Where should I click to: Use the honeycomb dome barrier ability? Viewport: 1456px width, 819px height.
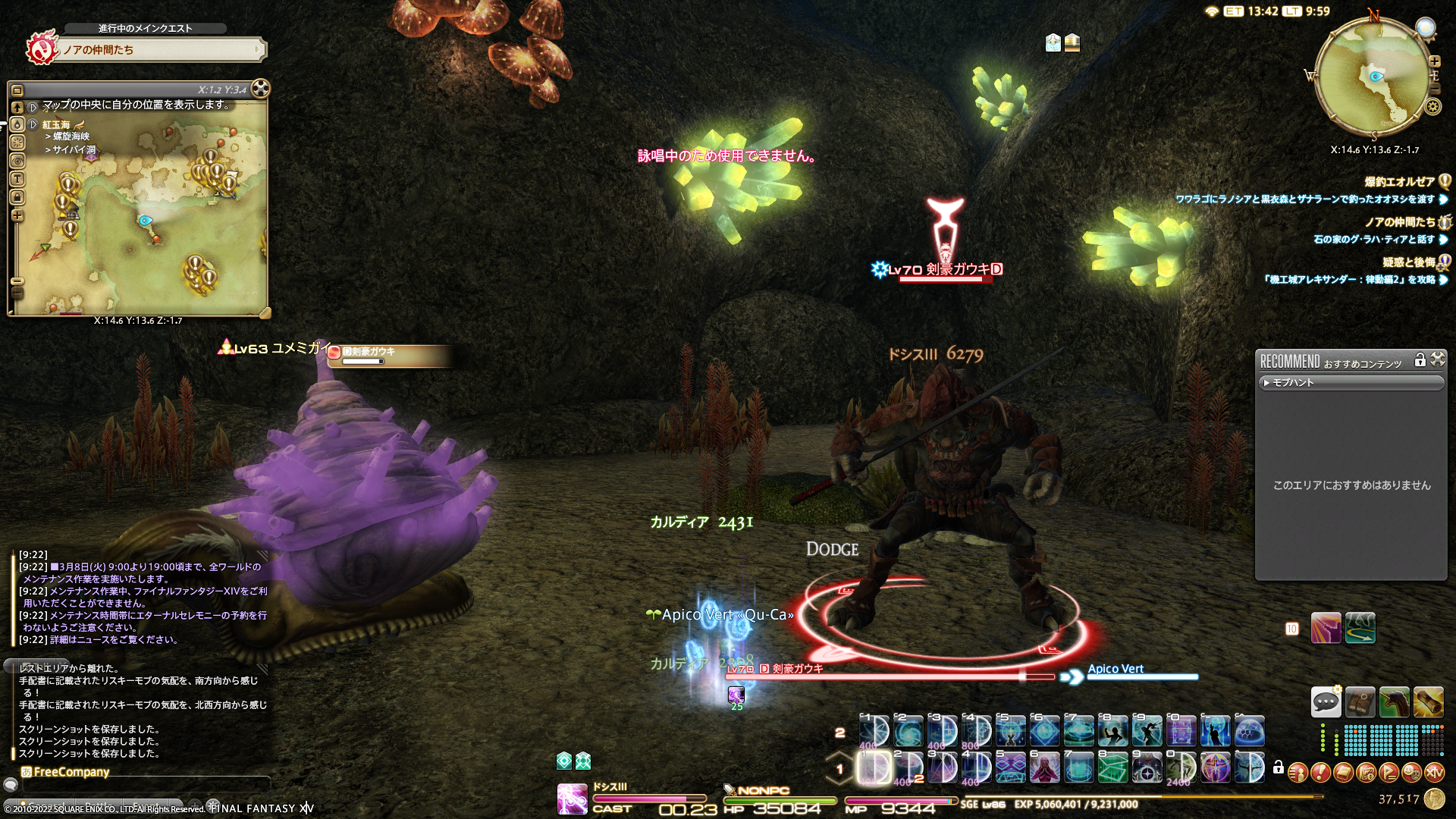(x=1249, y=731)
